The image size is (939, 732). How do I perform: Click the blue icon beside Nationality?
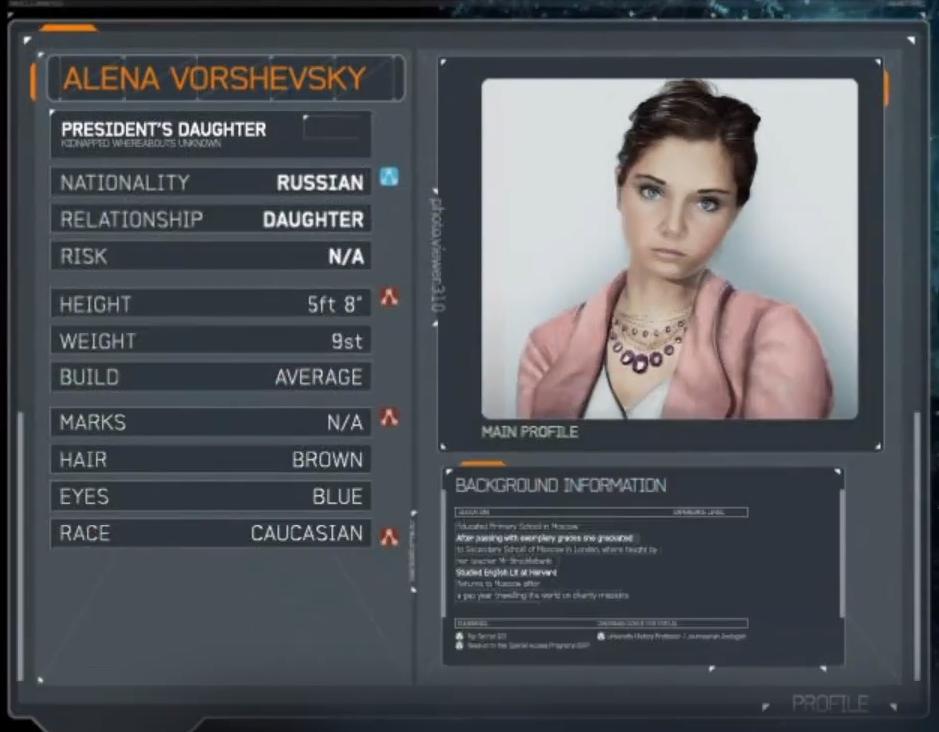pos(389,178)
